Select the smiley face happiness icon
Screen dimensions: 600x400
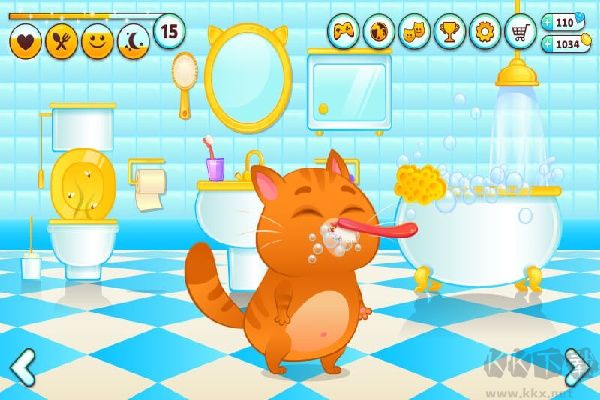point(96,41)
